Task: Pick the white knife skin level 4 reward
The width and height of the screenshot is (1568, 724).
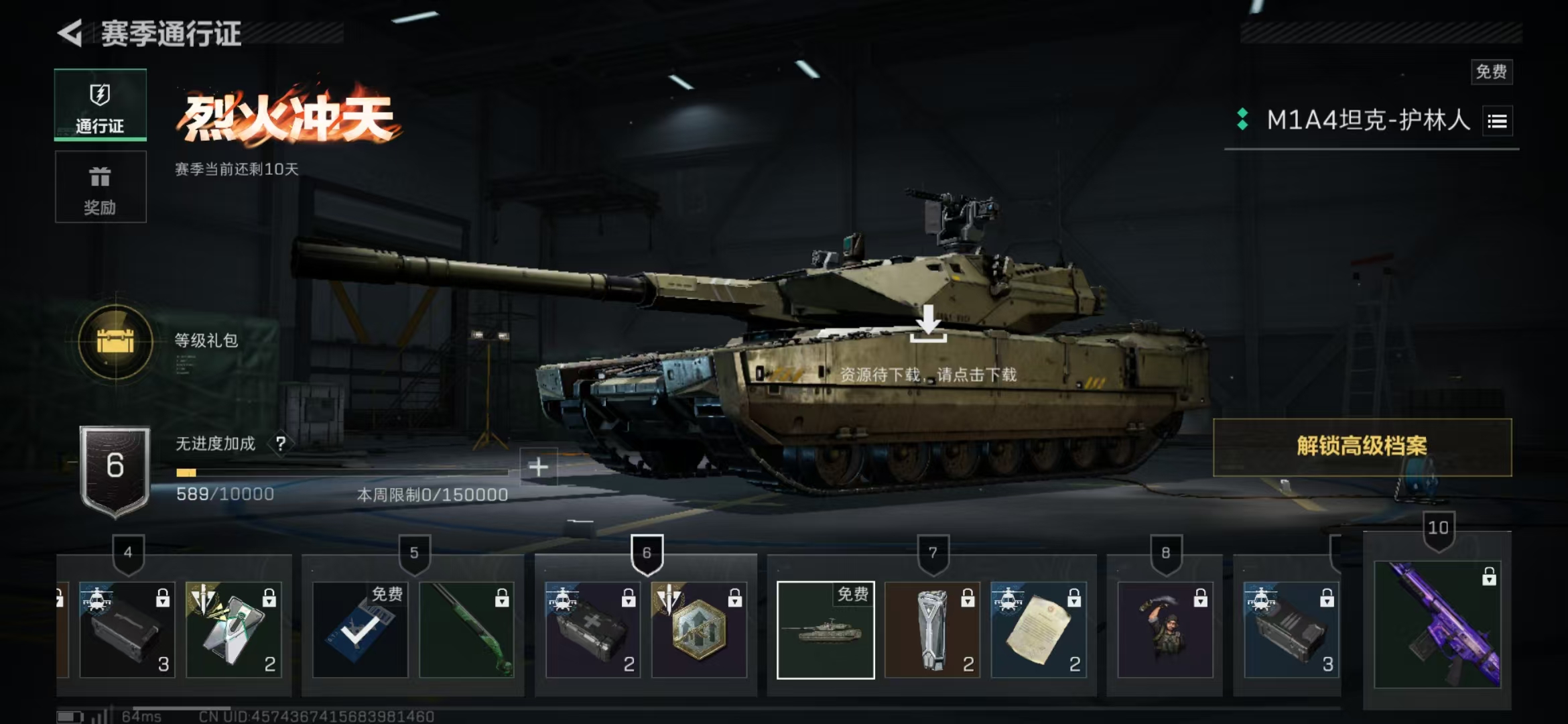Action: [233, 630]
